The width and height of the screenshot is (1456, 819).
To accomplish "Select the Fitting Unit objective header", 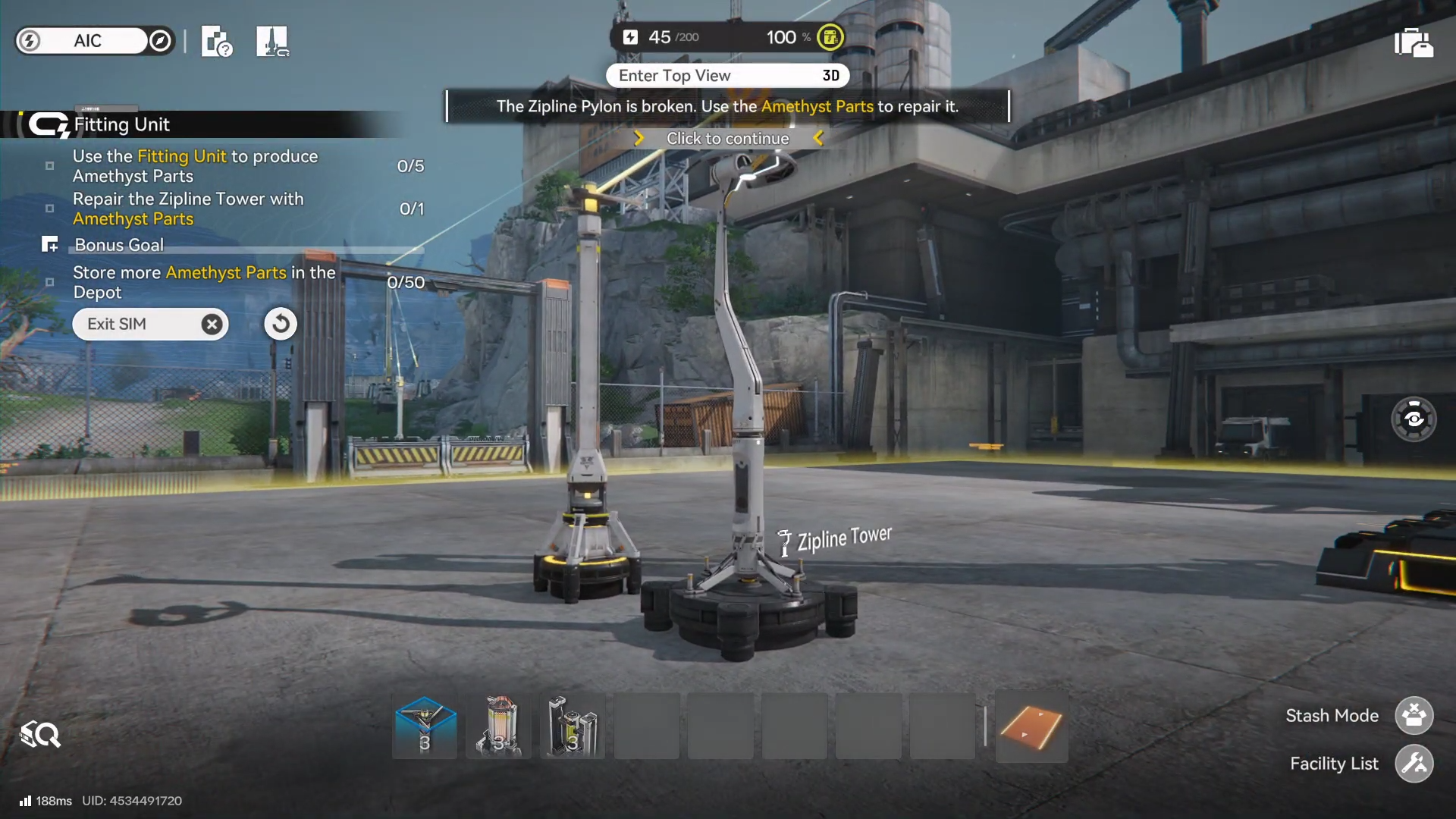I will pos(121,124).
